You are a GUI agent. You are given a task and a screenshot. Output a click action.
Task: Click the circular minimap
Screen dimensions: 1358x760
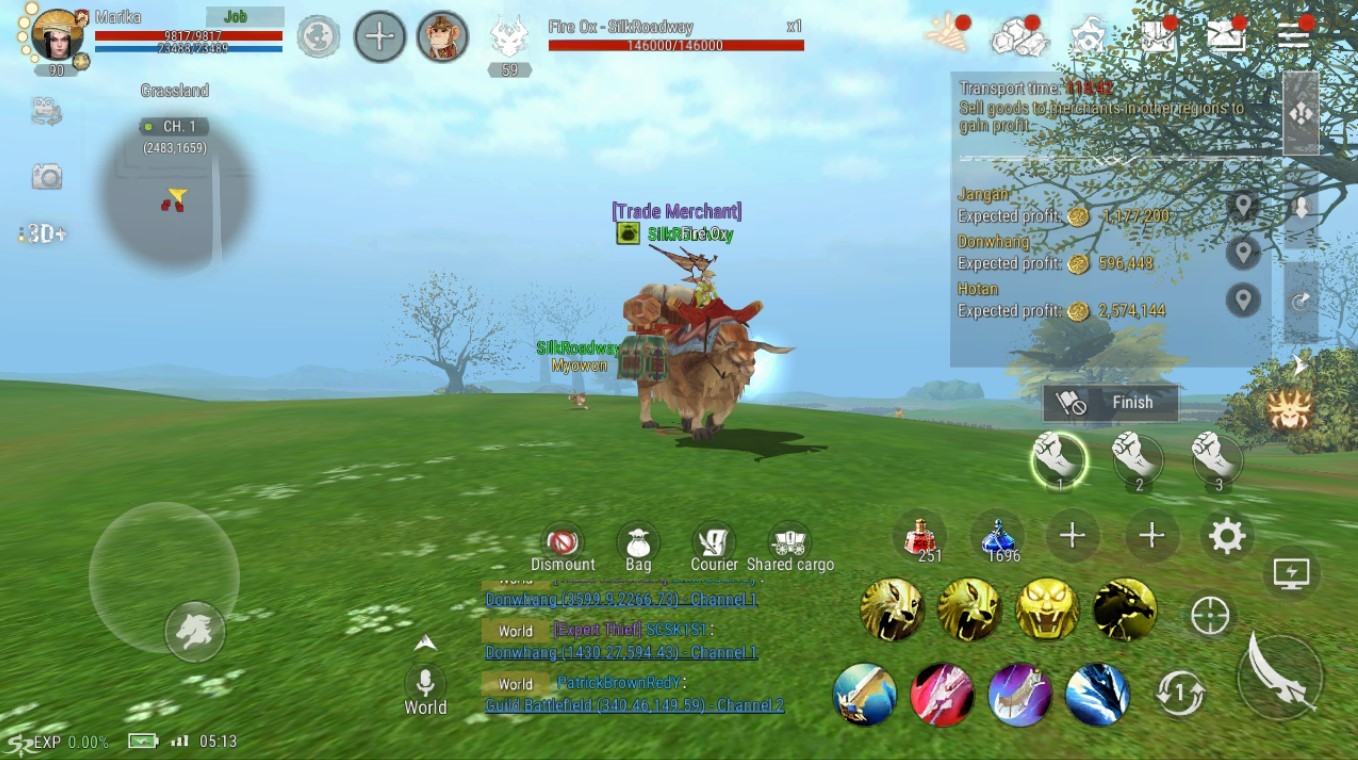pyautogui.click(x=176, y=196)
